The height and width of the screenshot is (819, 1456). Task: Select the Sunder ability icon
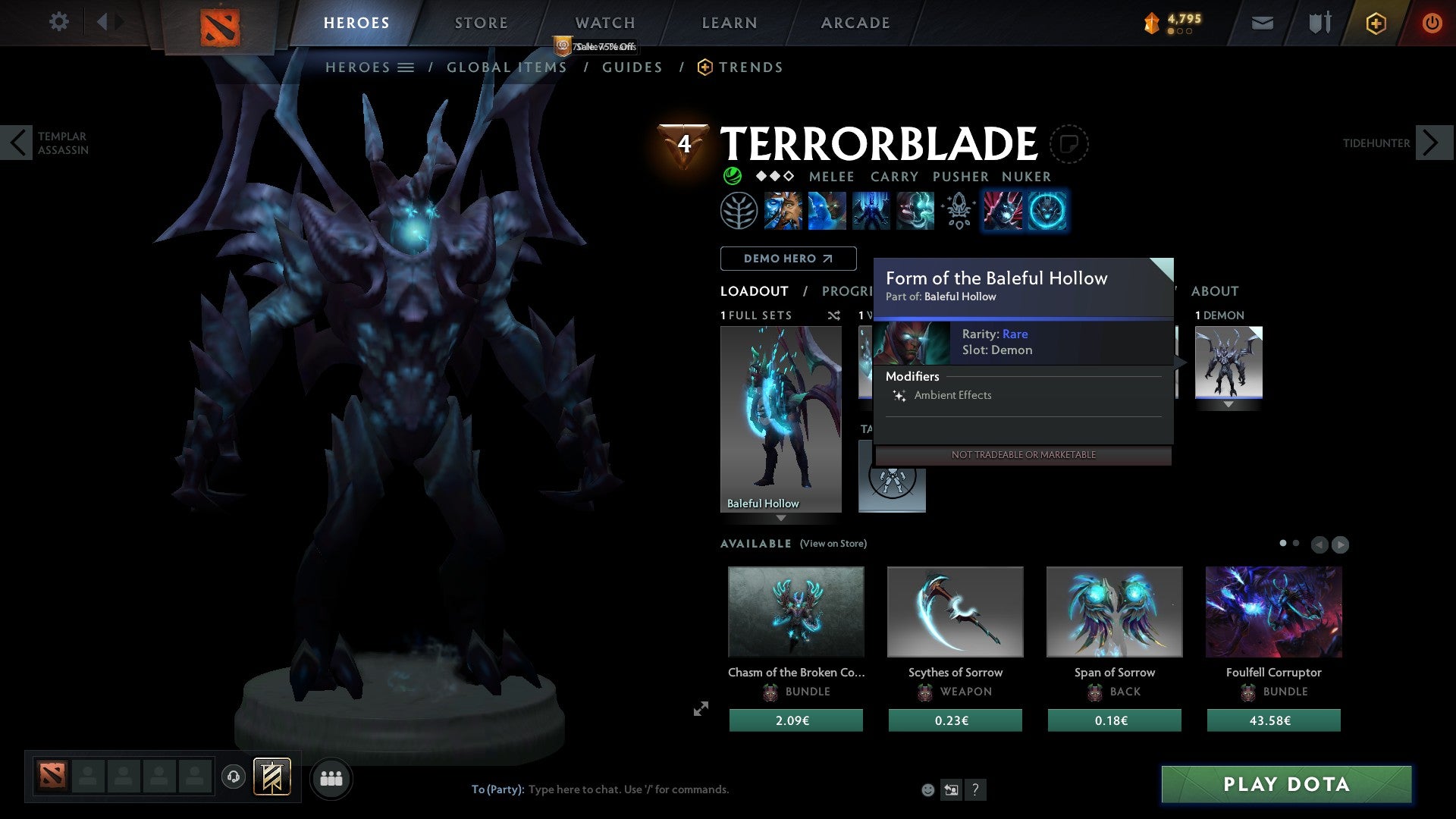(914, 211)
